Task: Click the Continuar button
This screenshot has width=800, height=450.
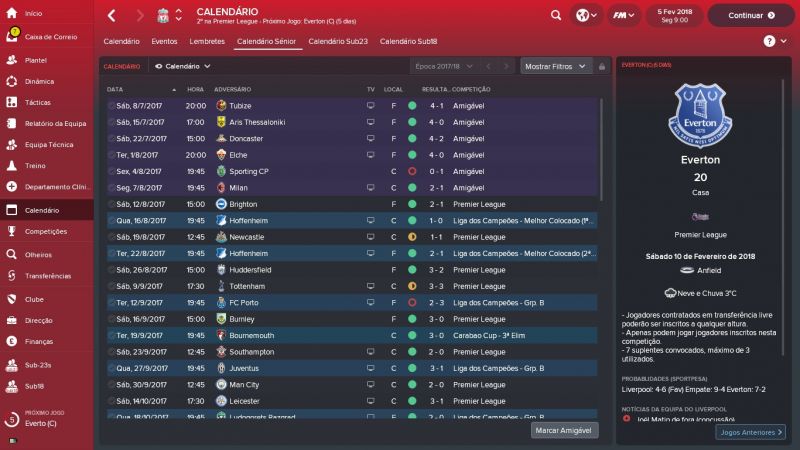Action: [750, 16]
